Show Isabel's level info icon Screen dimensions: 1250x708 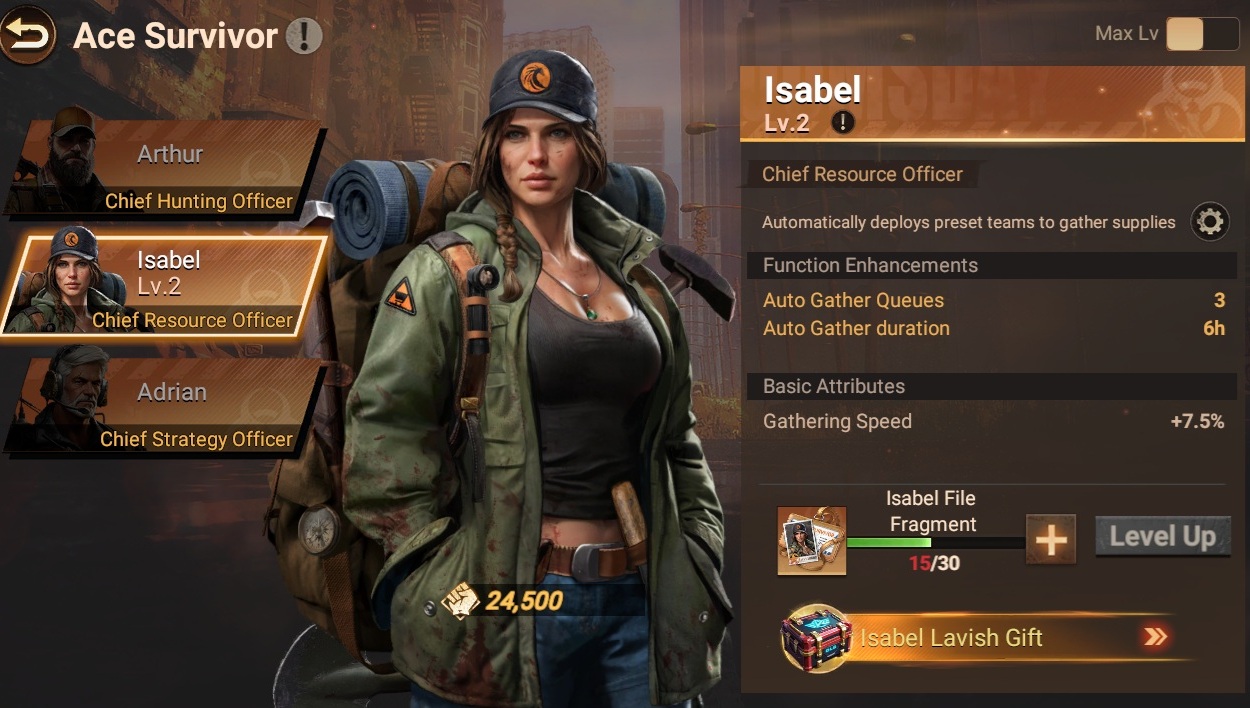pyautogui.click(x=845, y=123)
